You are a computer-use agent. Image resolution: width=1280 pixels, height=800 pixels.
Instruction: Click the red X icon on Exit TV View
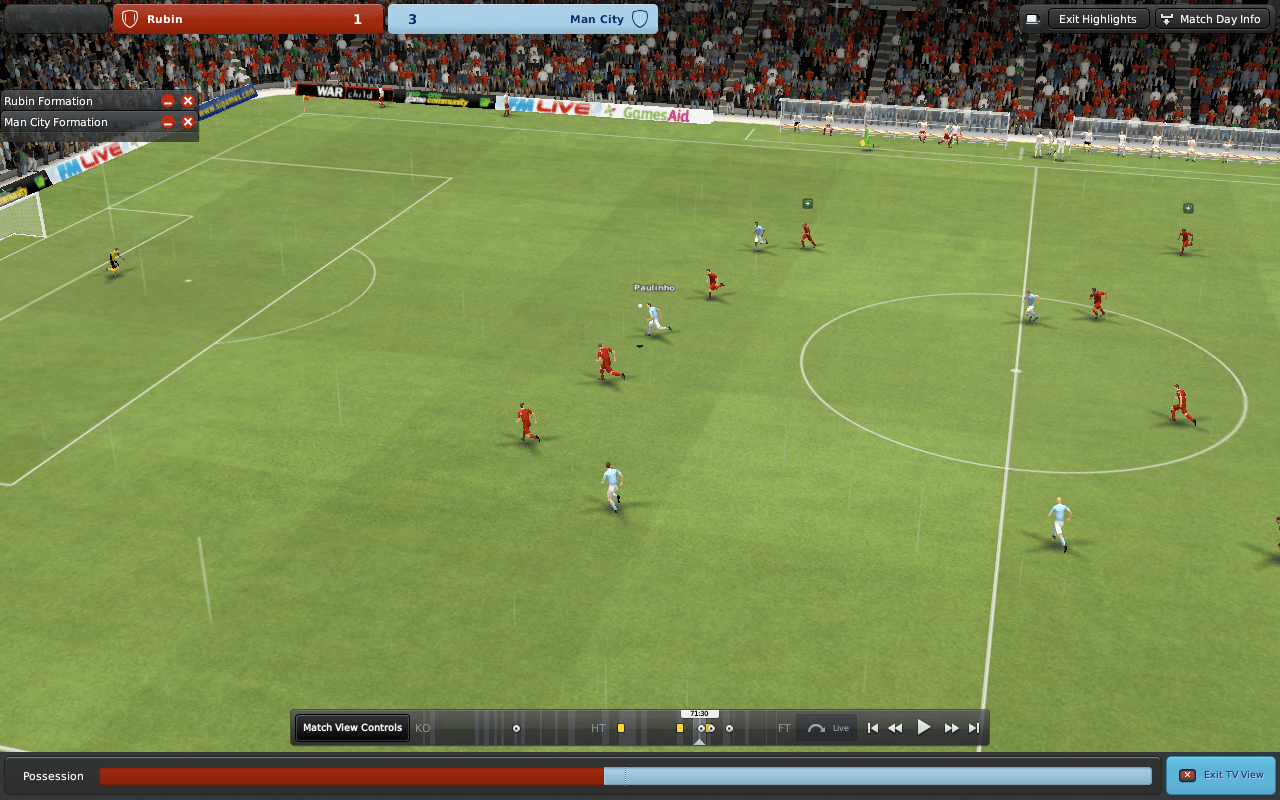coord(1189,774)
